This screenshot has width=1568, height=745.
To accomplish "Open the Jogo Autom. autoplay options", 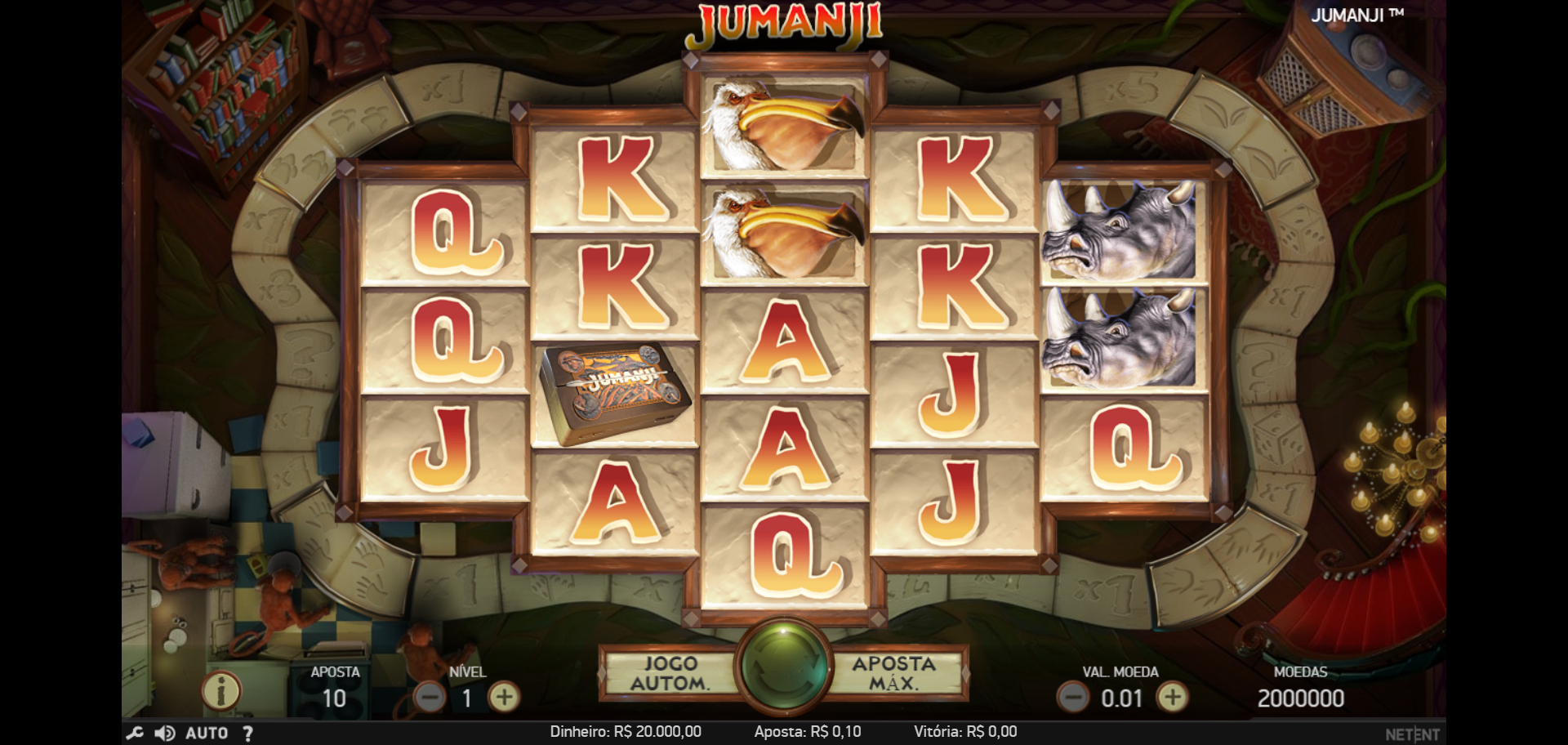I will click(x=670, y=674).
